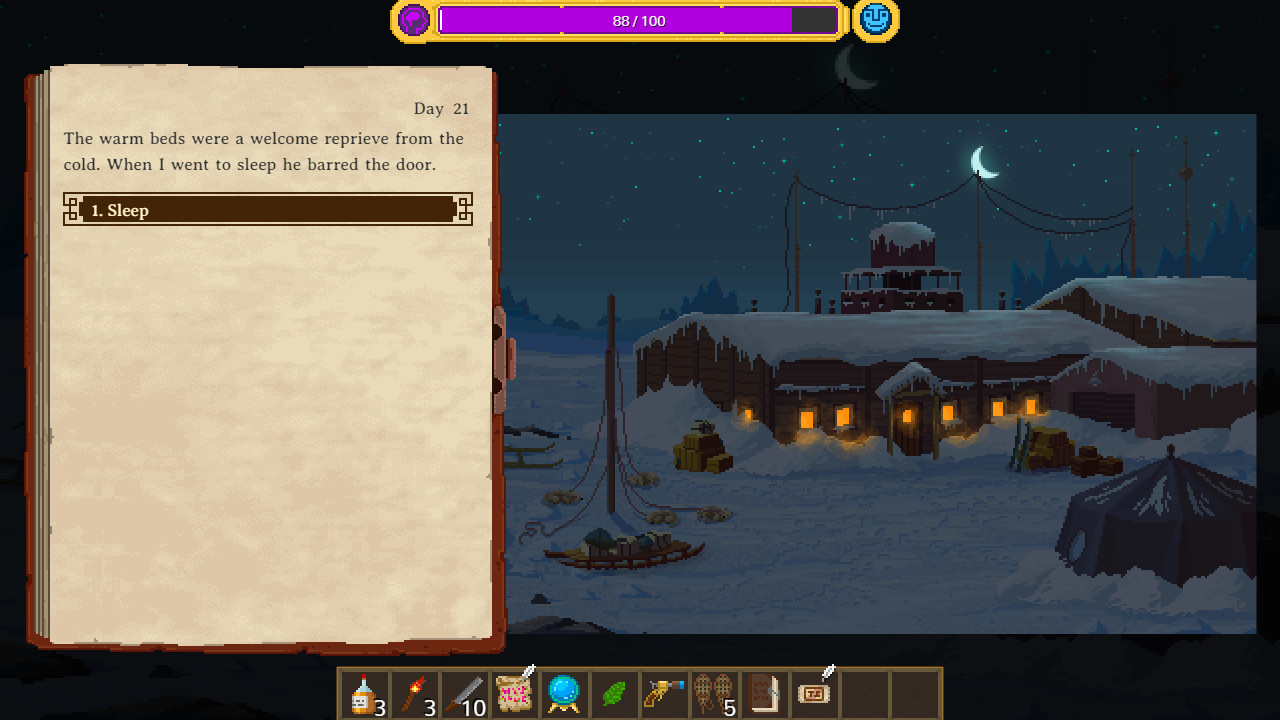
Task: Select the knife inventory item
Action: click(463, 692)
